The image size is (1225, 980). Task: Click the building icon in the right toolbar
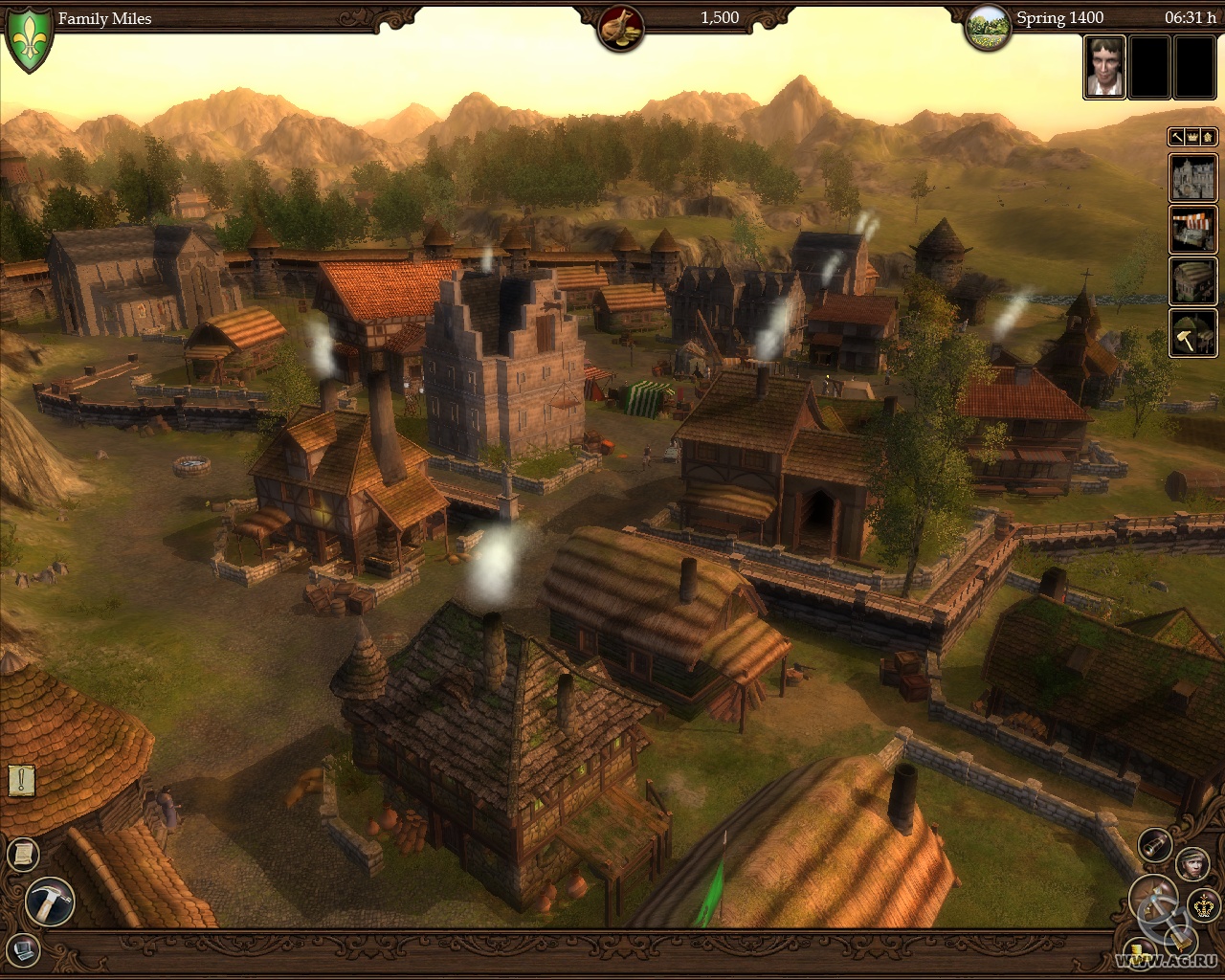click(1209, 137)
